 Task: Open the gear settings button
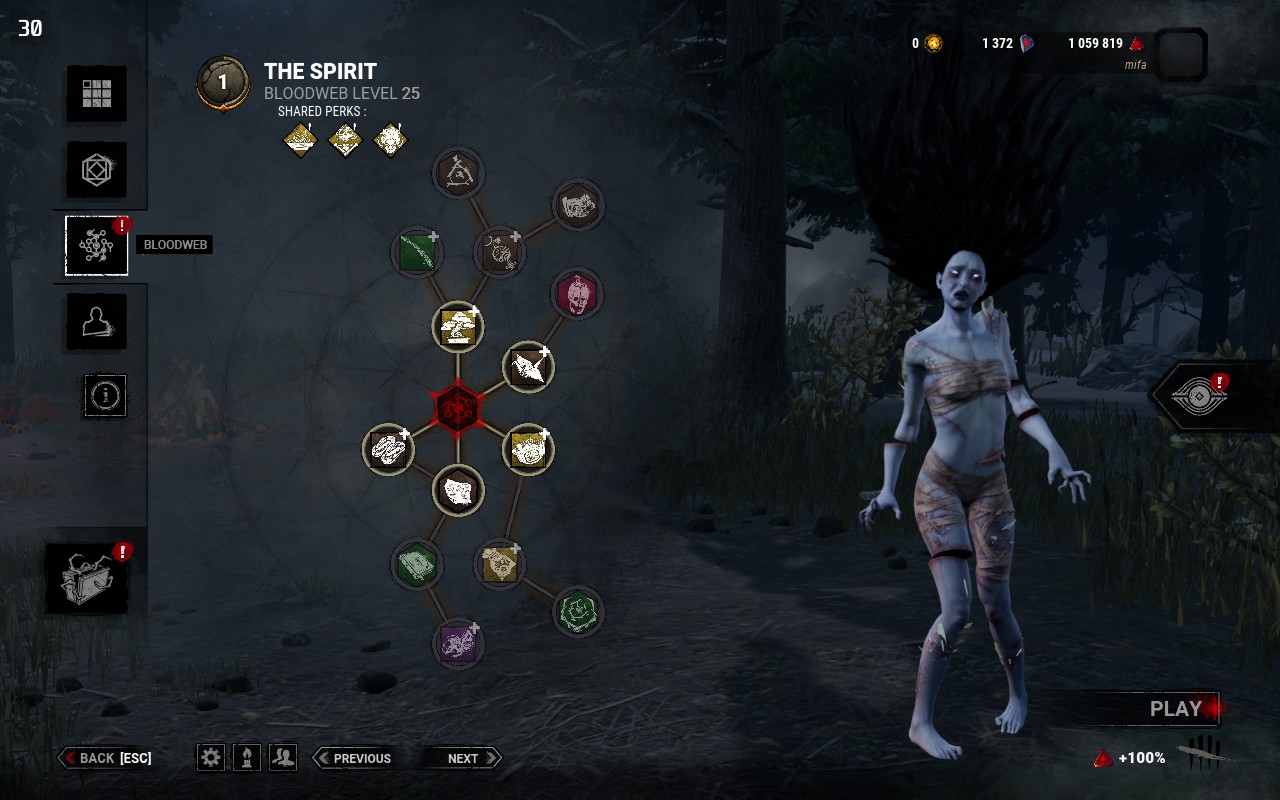tap(211, 757)
